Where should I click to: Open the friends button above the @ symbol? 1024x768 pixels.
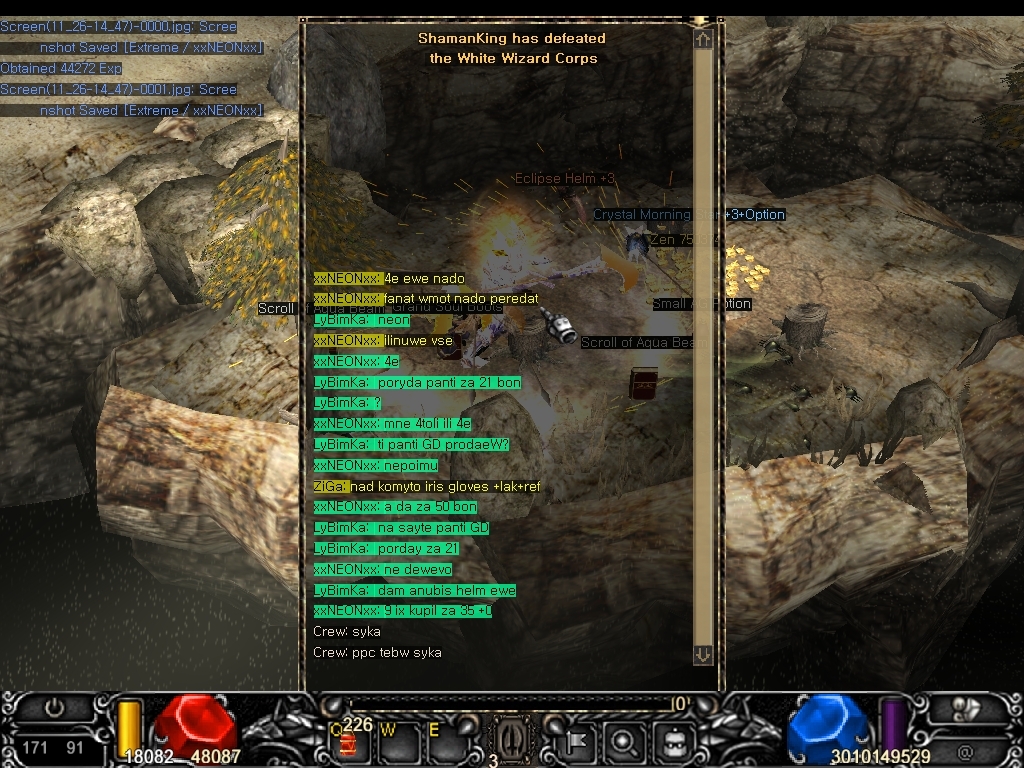coord(967,709)
